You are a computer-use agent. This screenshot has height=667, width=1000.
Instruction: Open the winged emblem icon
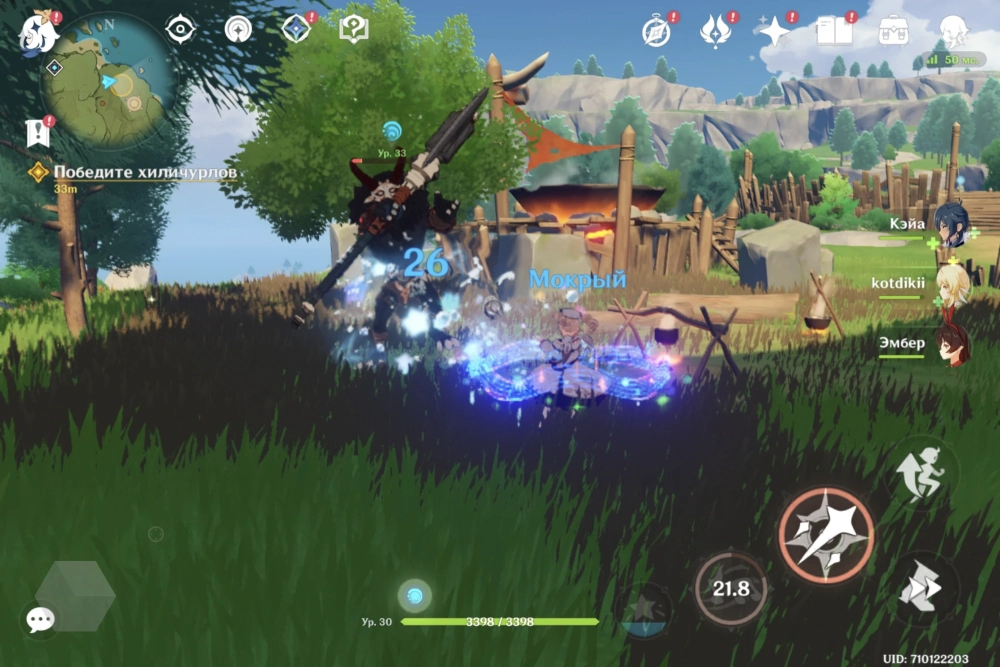(x=715, y=32)
